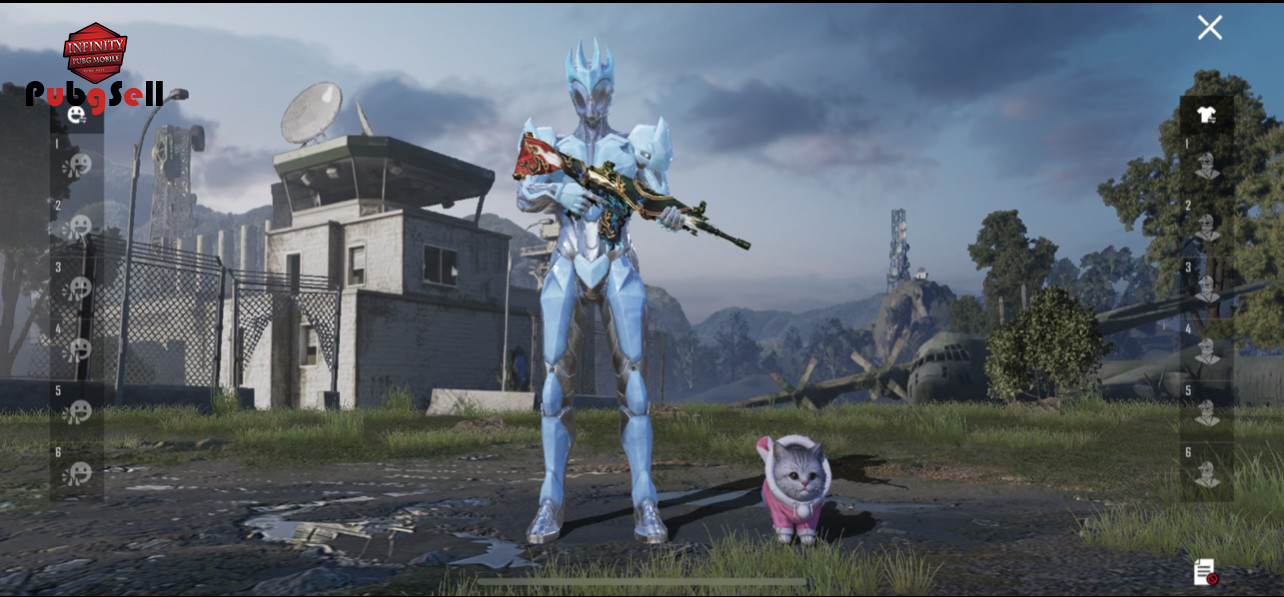This screenshot has width=1284, height=597.
Task: Switch to outfit preset slot 3
Action: [1207, 288]
